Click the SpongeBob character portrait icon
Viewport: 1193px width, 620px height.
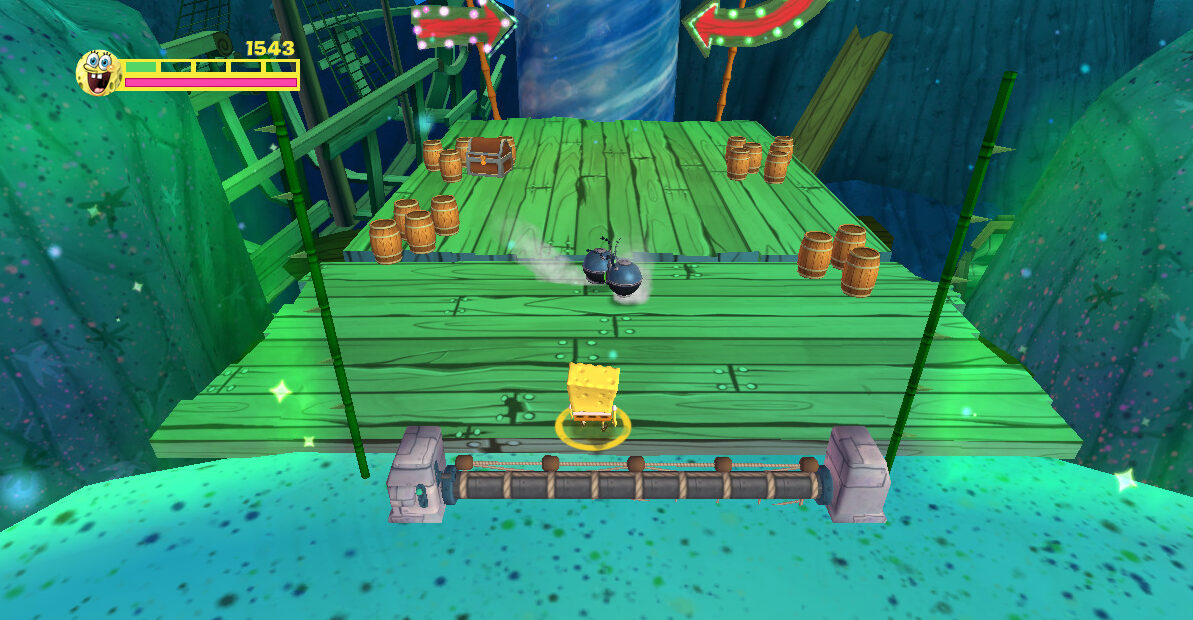[98, 73]
